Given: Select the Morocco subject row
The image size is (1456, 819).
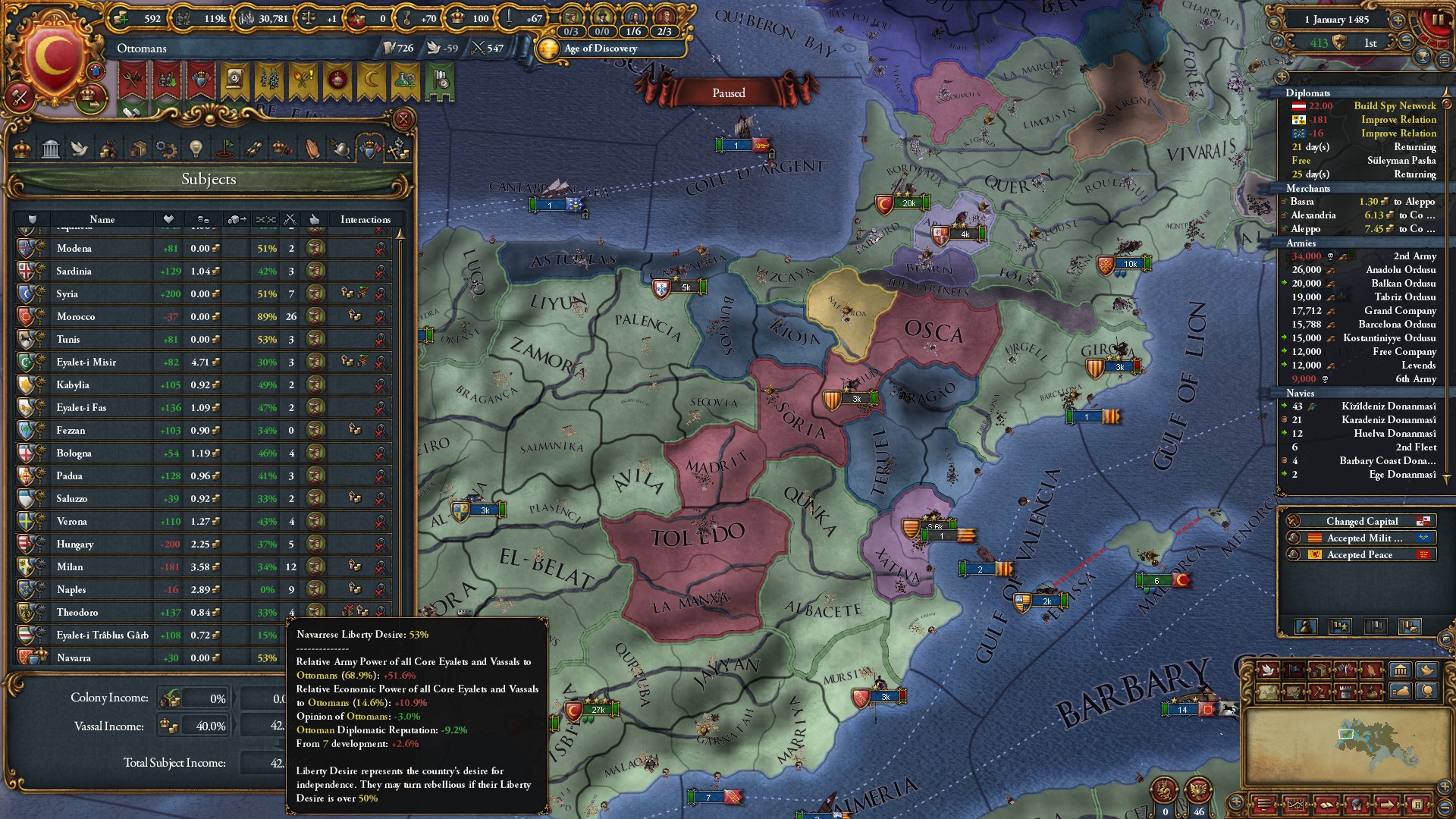Looking at the screenshot, I should click(76, 316).
